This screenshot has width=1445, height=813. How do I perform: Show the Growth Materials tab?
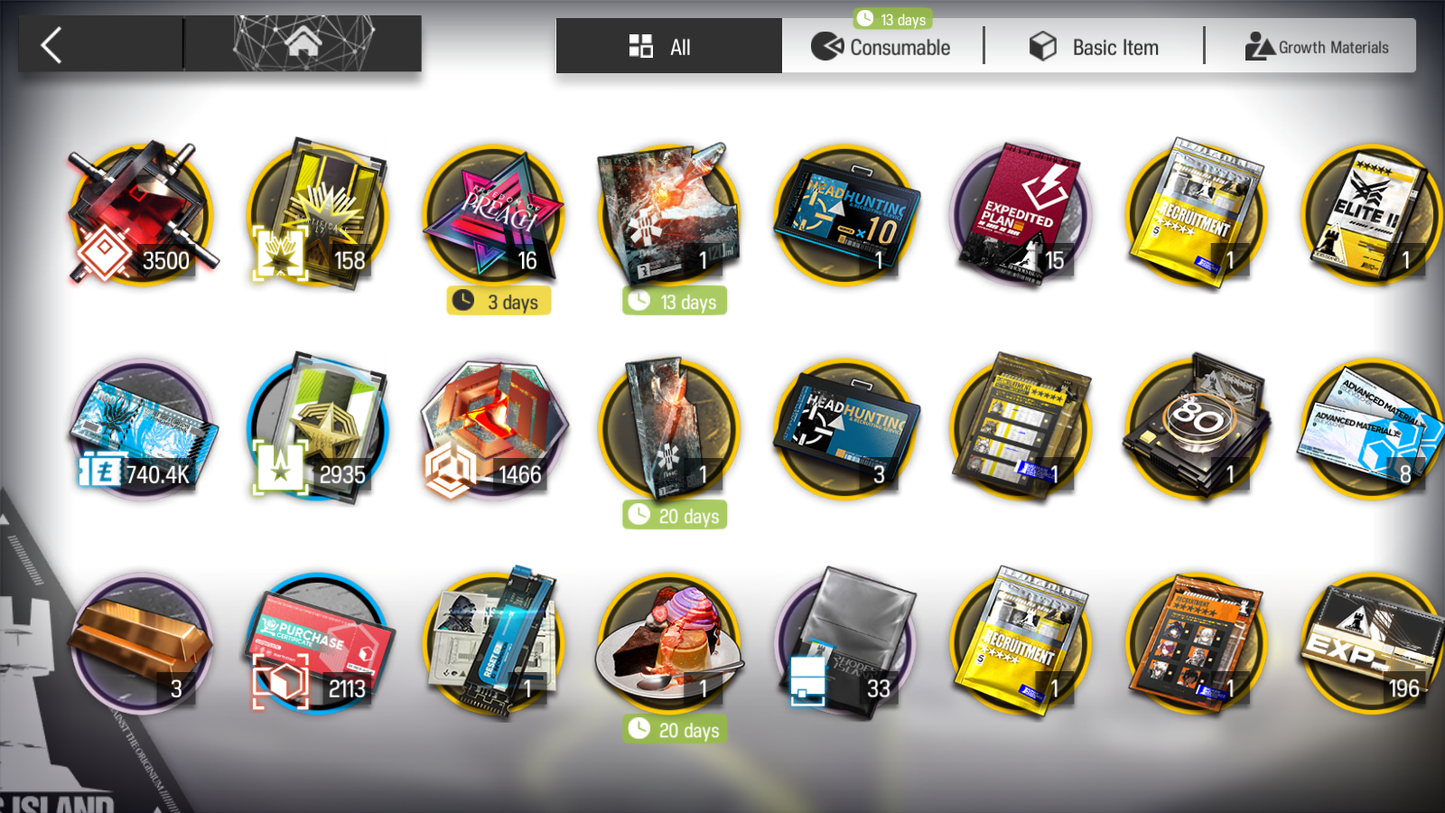(1315, 47)
